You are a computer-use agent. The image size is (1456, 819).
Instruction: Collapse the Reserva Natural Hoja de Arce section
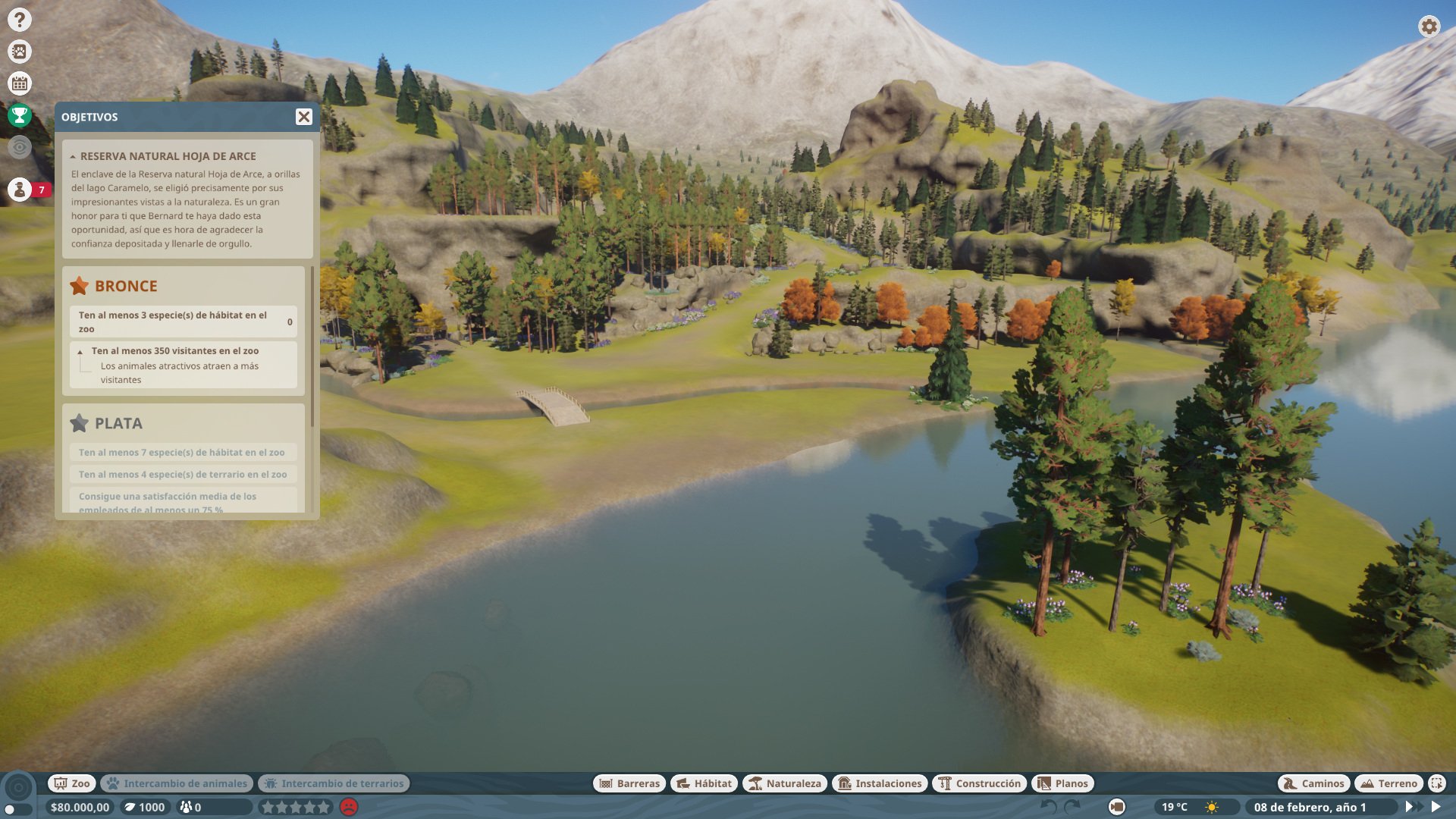72,156
